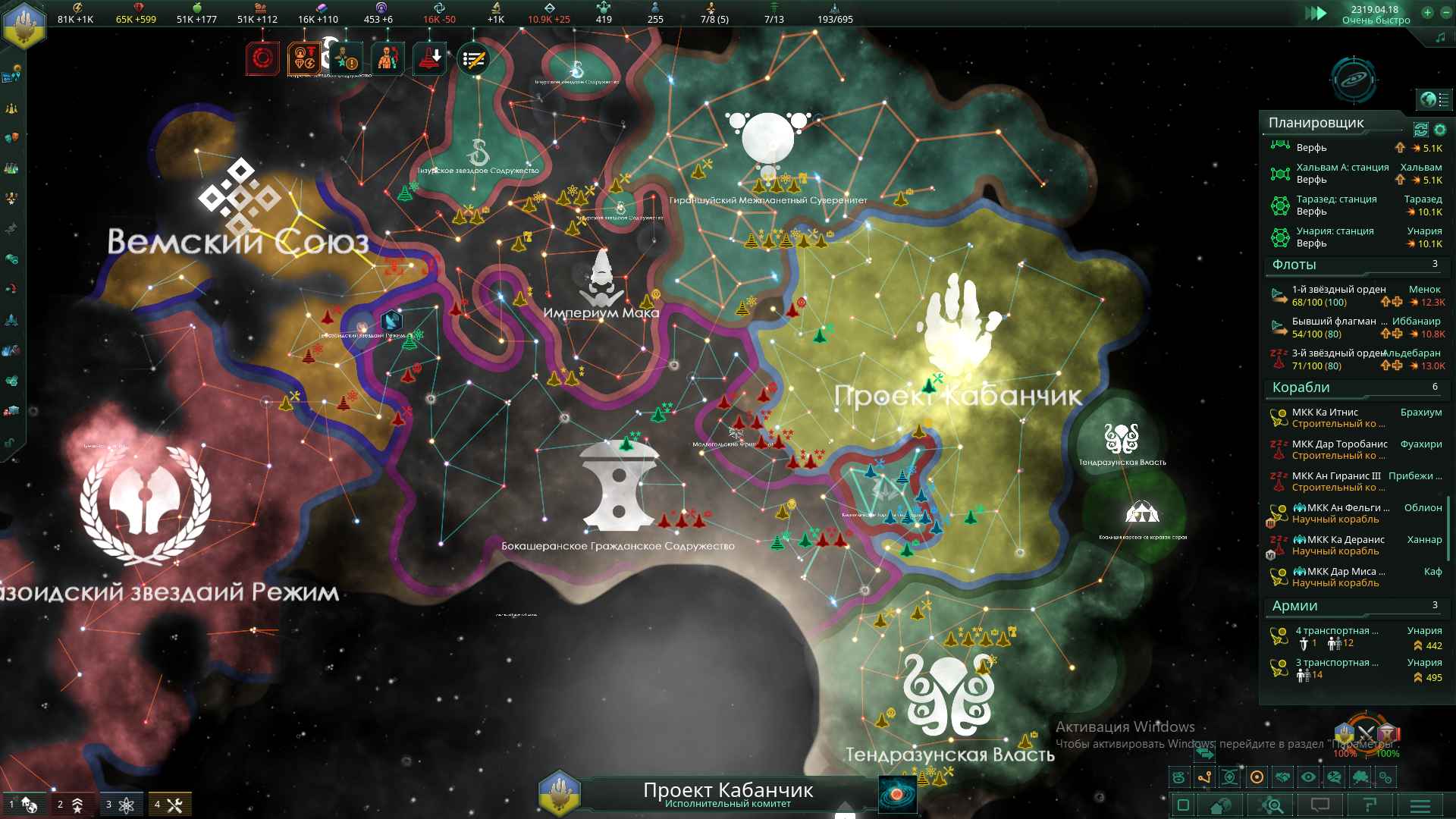The height and width of the screenshot is (819, 1456).
Task: Open the planner settings gear
Action: 1440,130
